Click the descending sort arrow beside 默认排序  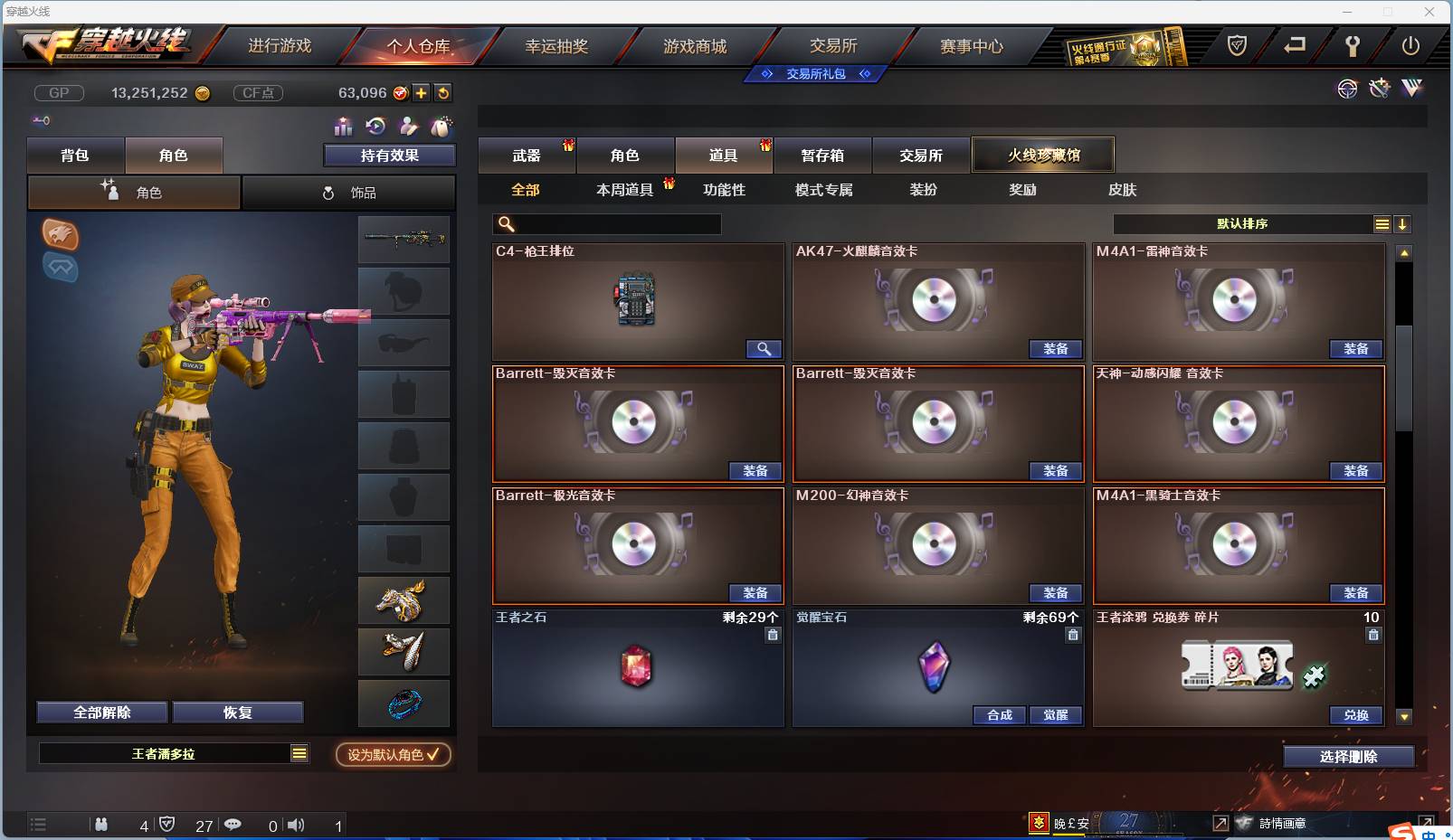(x=1401, y=223)
